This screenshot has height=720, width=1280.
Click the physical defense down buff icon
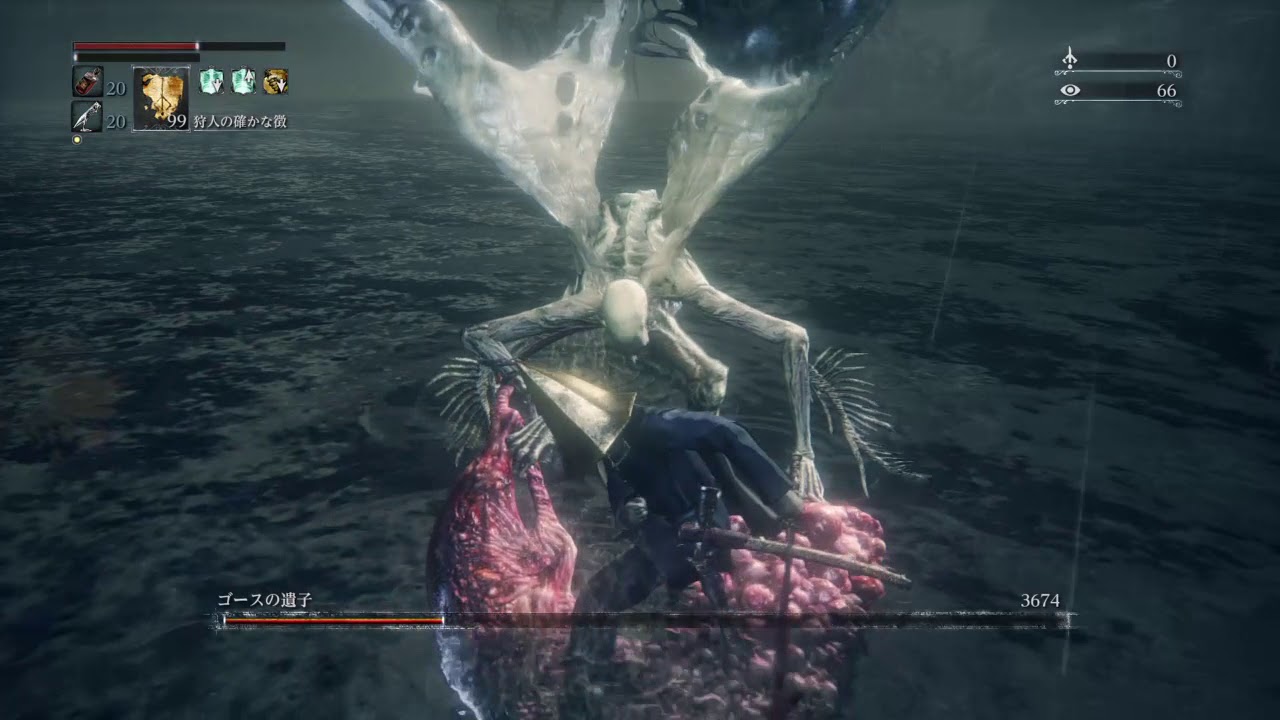coord(210,81)
